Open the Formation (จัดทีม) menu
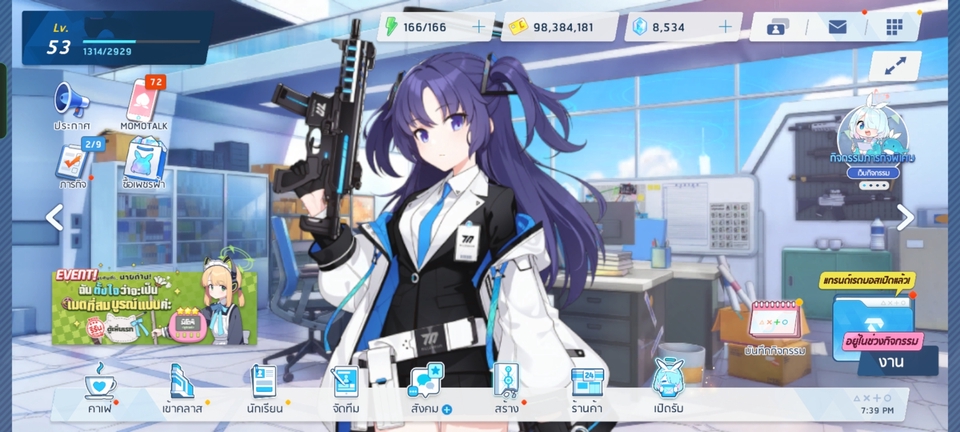 click(x=346, y=388)
